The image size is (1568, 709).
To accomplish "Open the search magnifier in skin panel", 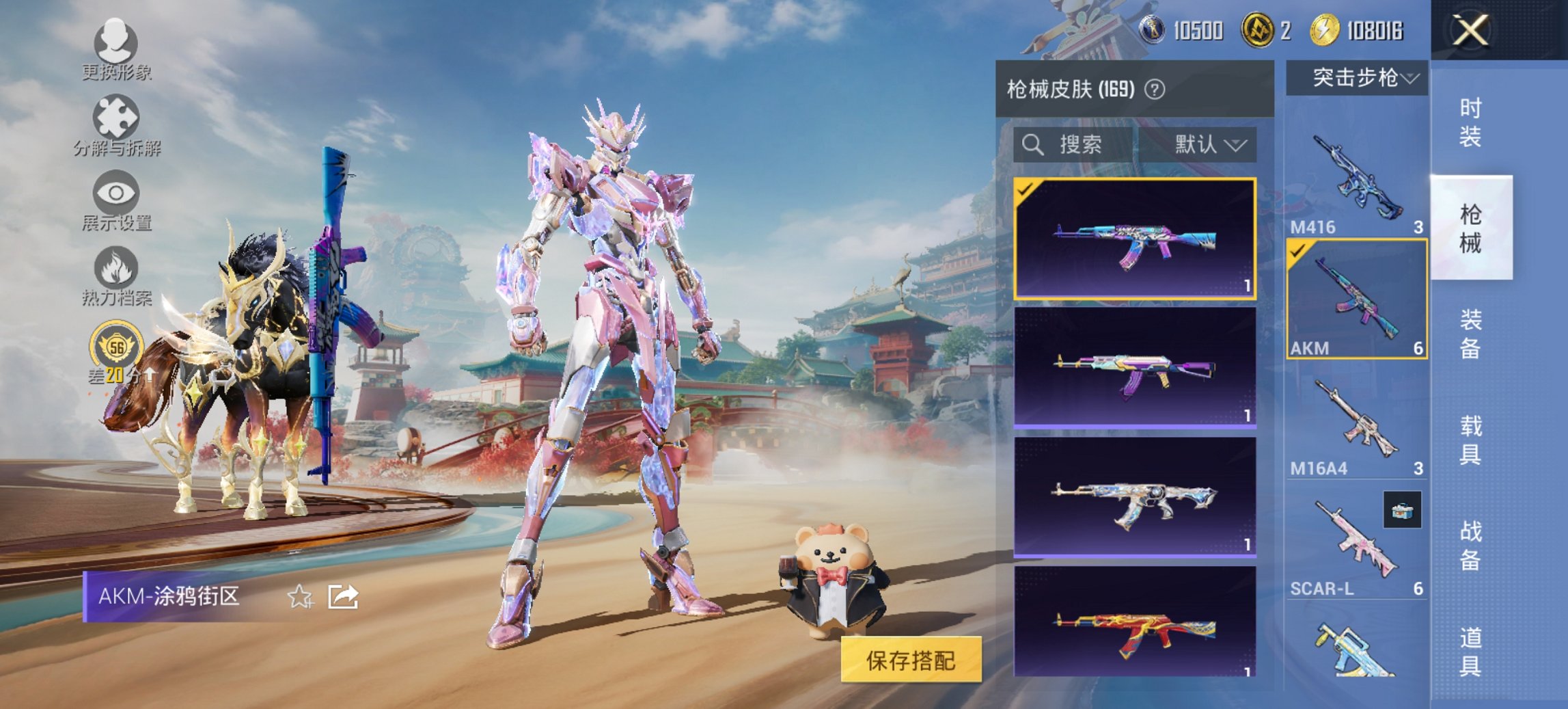I will pyautogui.click(x=1032, y=146).
